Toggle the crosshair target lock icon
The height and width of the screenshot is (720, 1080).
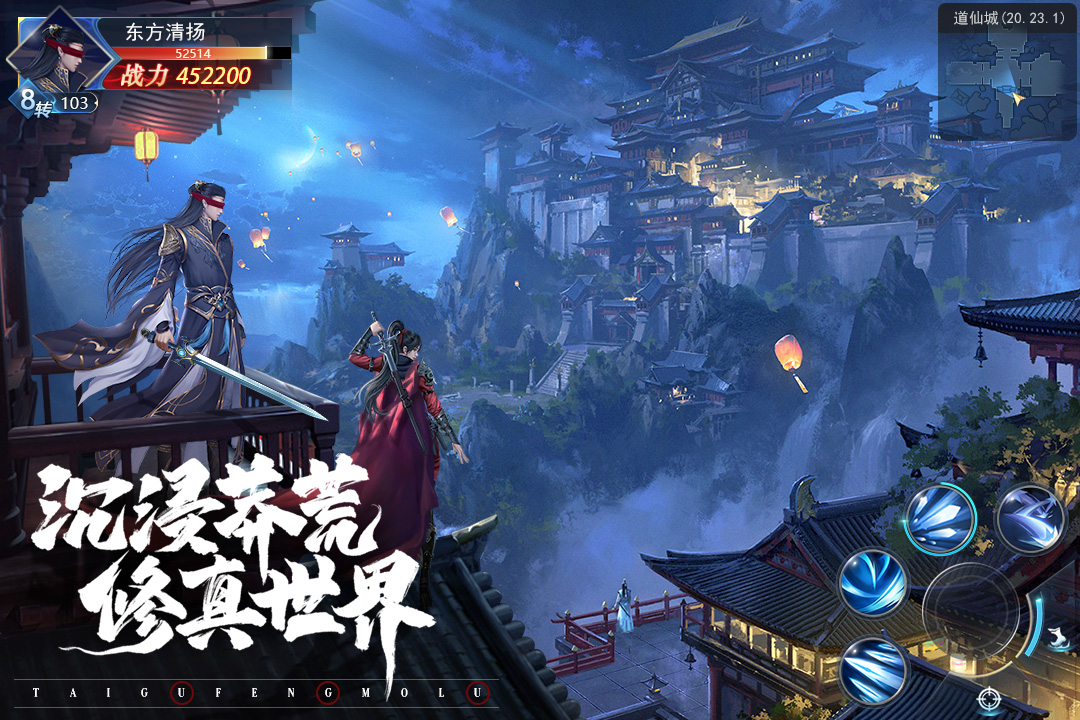(989, 697)
